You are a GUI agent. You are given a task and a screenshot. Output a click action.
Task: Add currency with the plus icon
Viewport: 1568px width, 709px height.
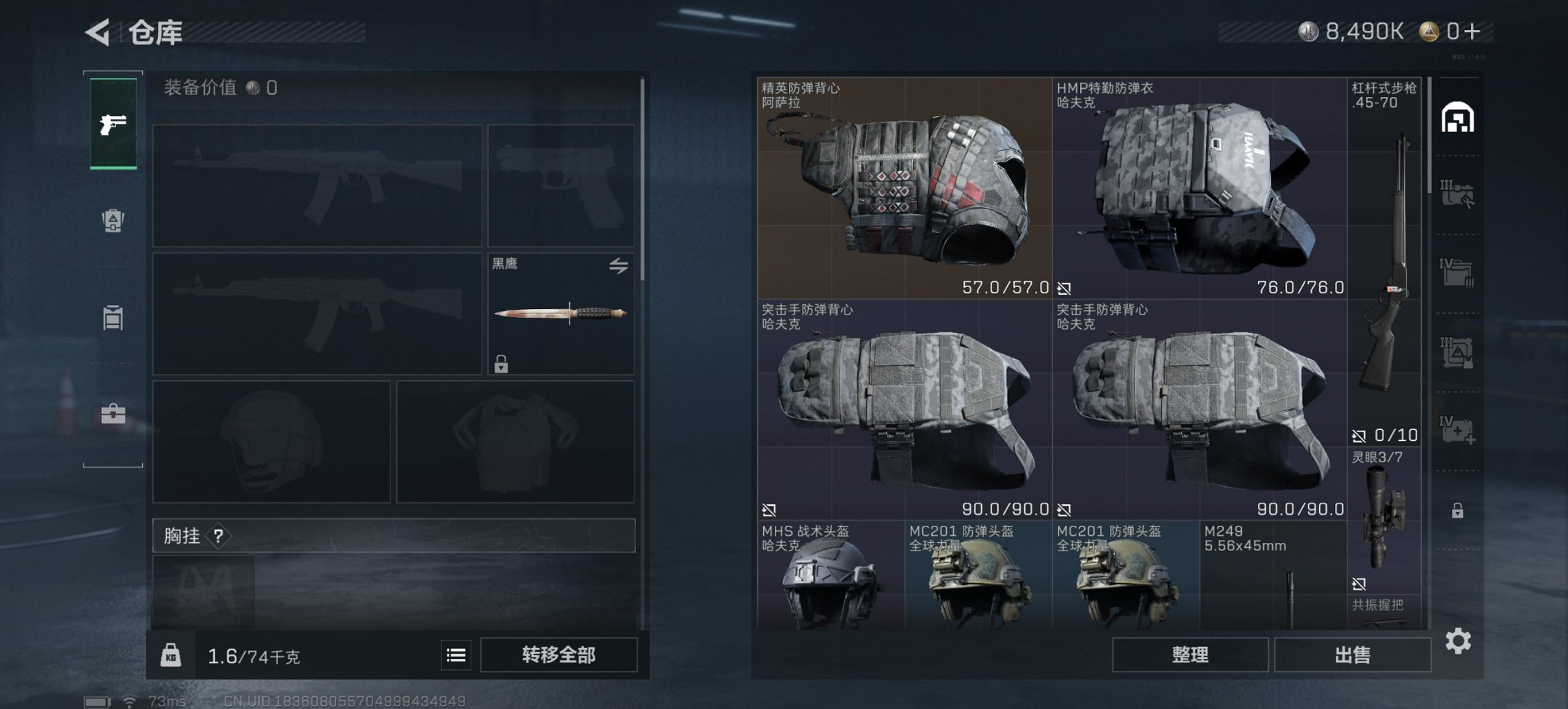[x=1473, y=31]
